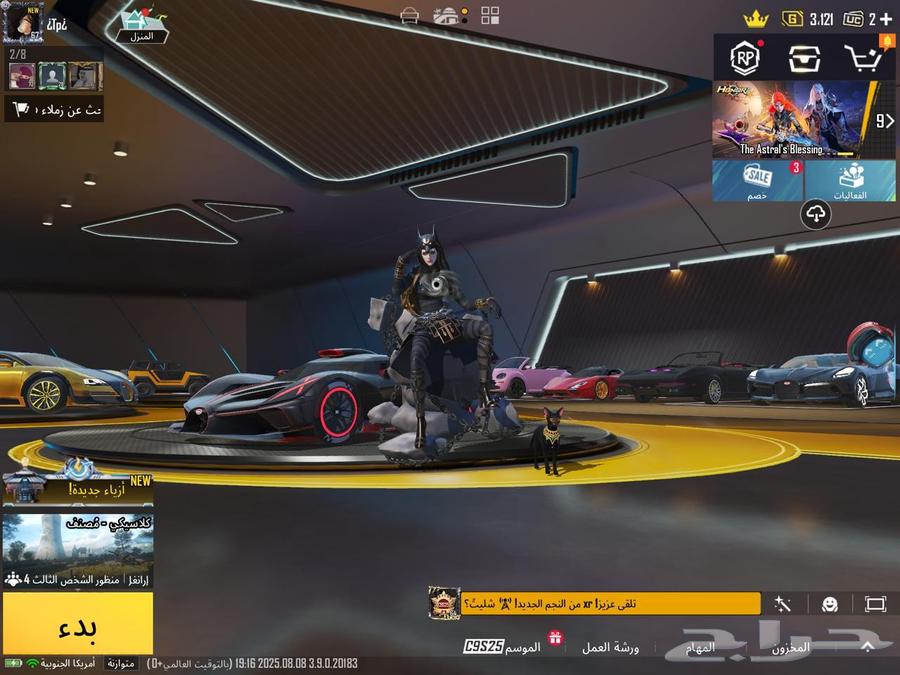This screenshot has width=900, height=675.
Task: Open the shopping cart store
Action: [863, 59]
